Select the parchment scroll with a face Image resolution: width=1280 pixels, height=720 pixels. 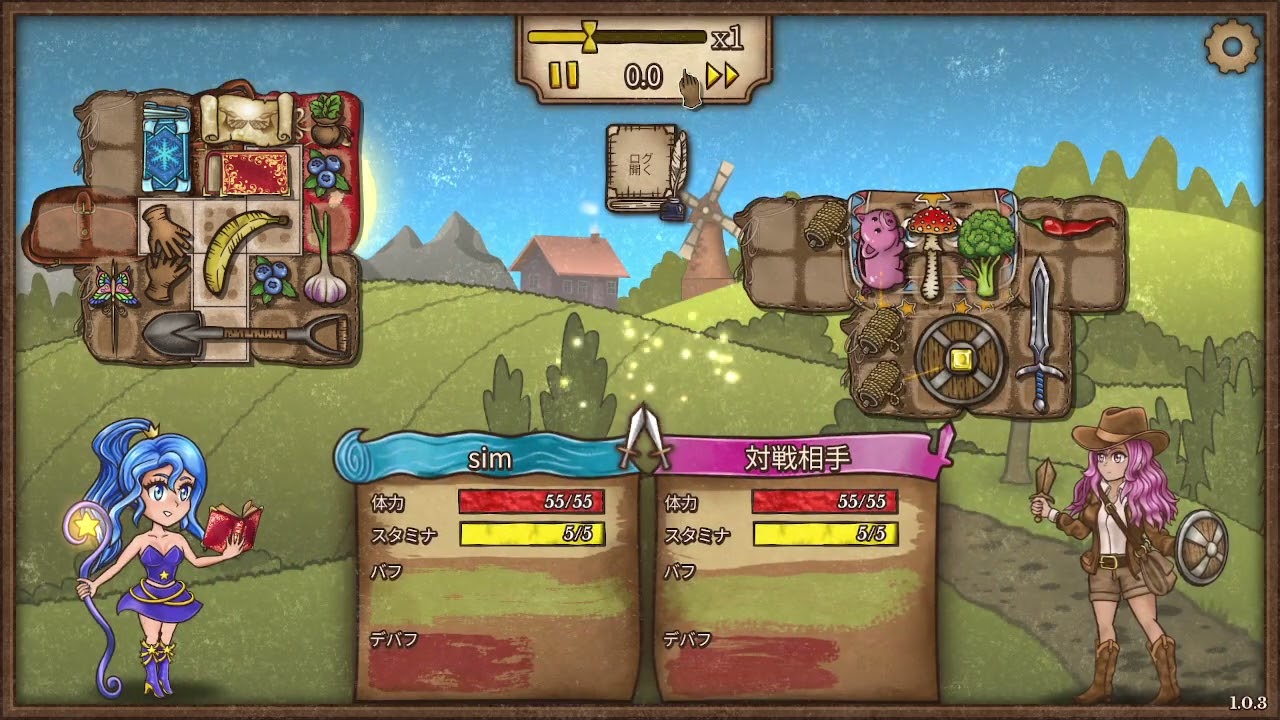pyautogui.click(x=245, y=118)
